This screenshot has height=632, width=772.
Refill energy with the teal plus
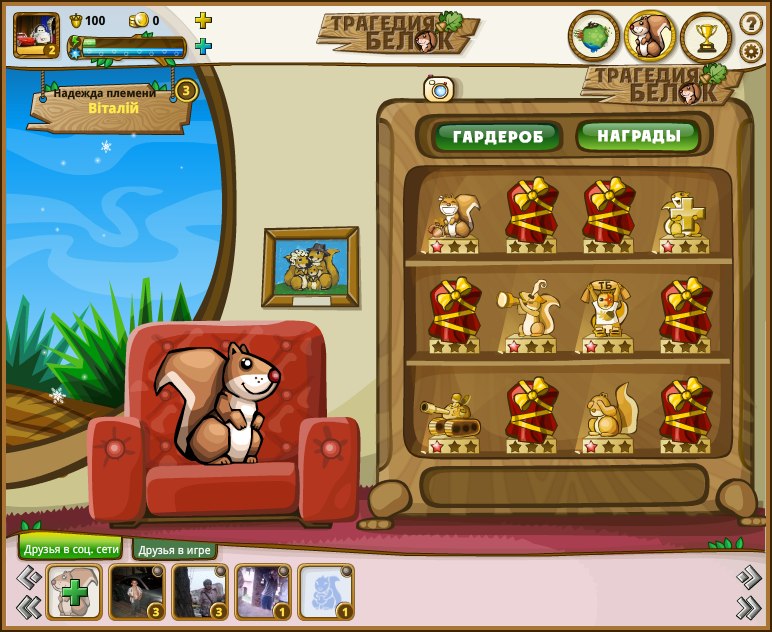click(203, 46)
